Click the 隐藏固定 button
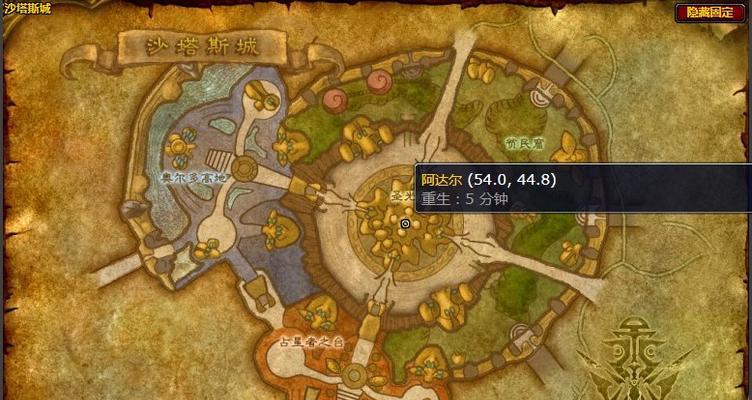752x400 pixels. click(712, 12)
